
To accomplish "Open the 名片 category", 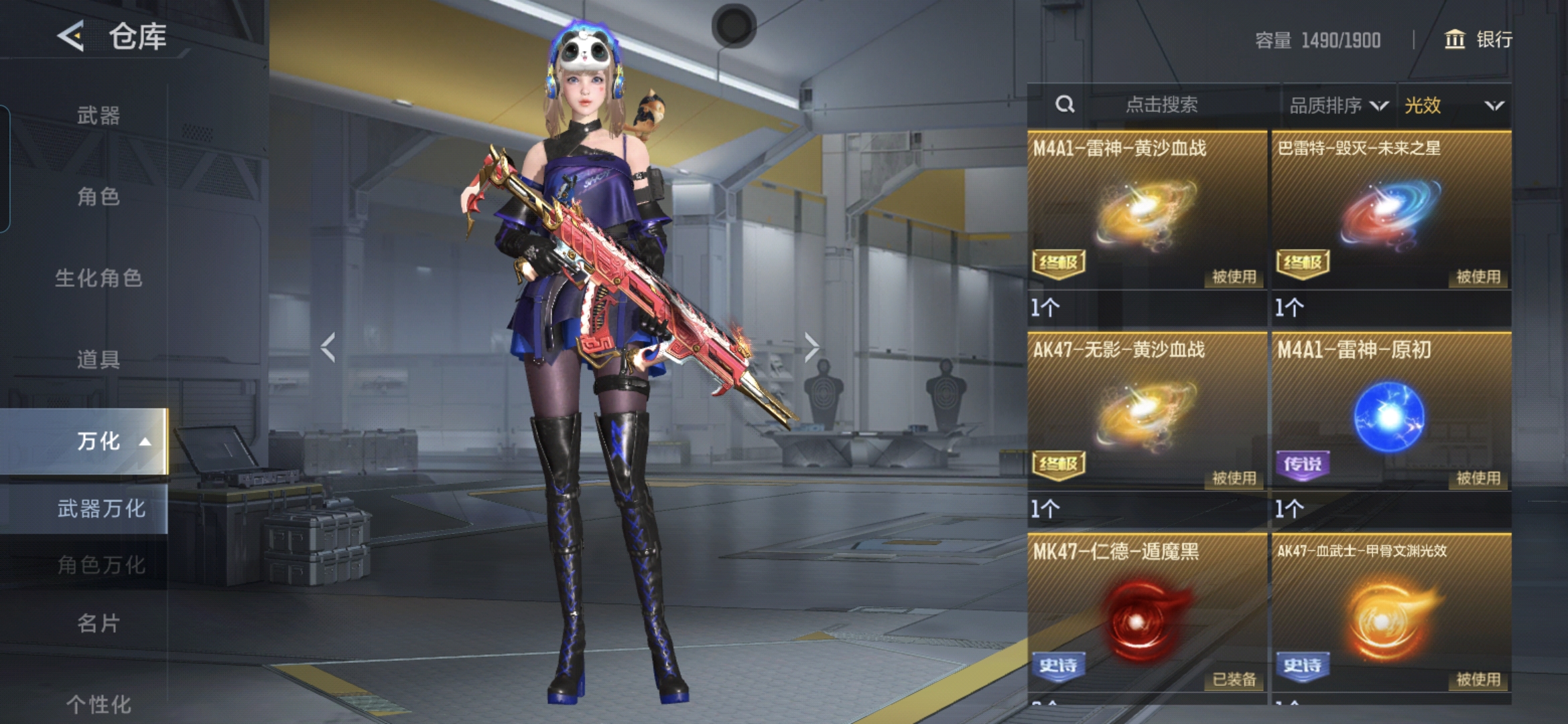I will point(99,623).
